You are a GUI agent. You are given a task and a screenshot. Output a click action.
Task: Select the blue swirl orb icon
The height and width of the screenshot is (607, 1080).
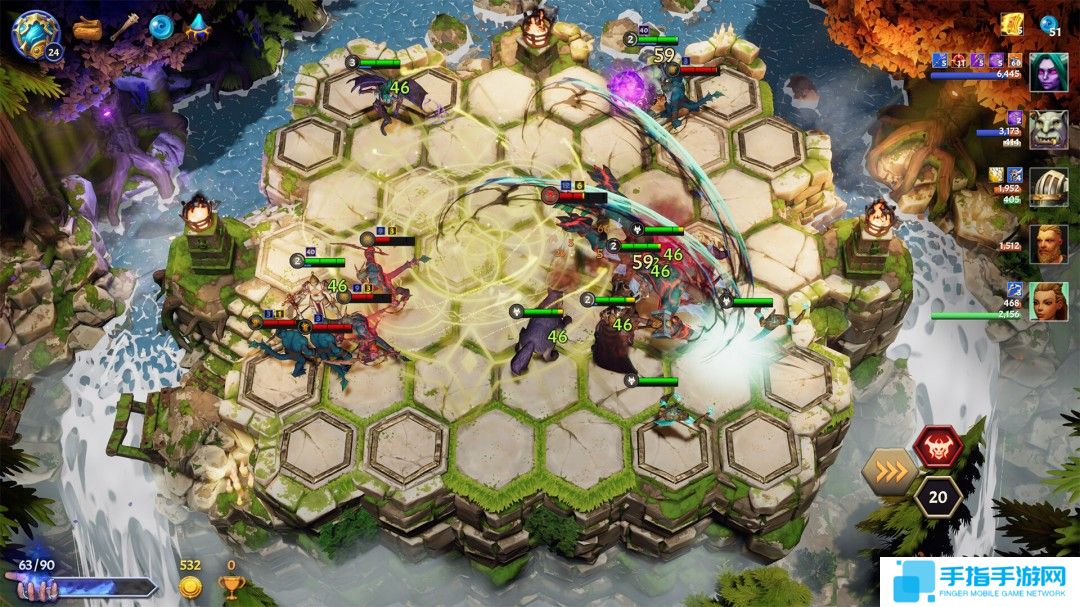click(x=161, y=27)
